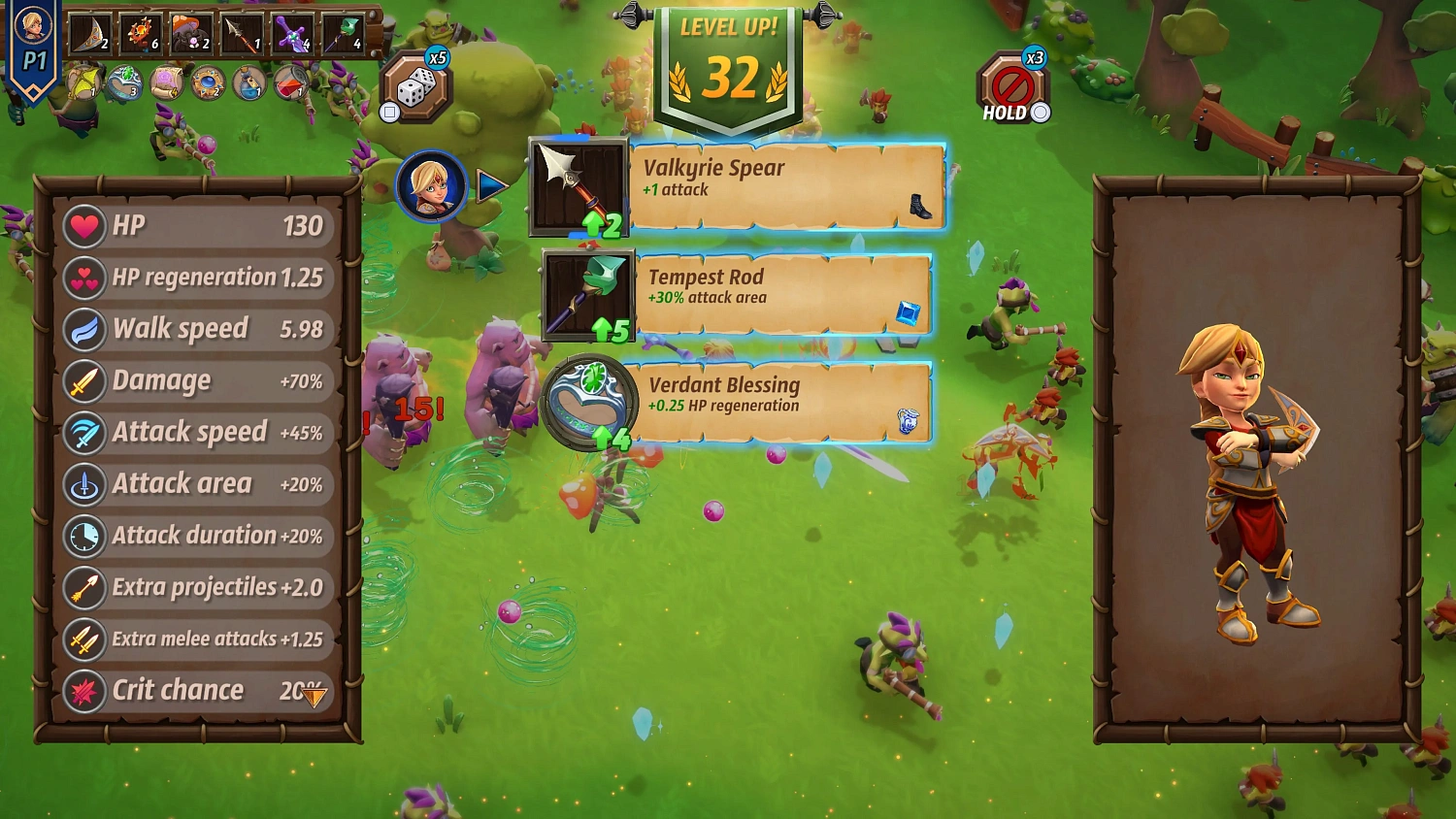The width and height of the screenshot is (1456, 819).
Task: Click the Verdant Blessing ring icon
Action: click(x=590, y=403)
